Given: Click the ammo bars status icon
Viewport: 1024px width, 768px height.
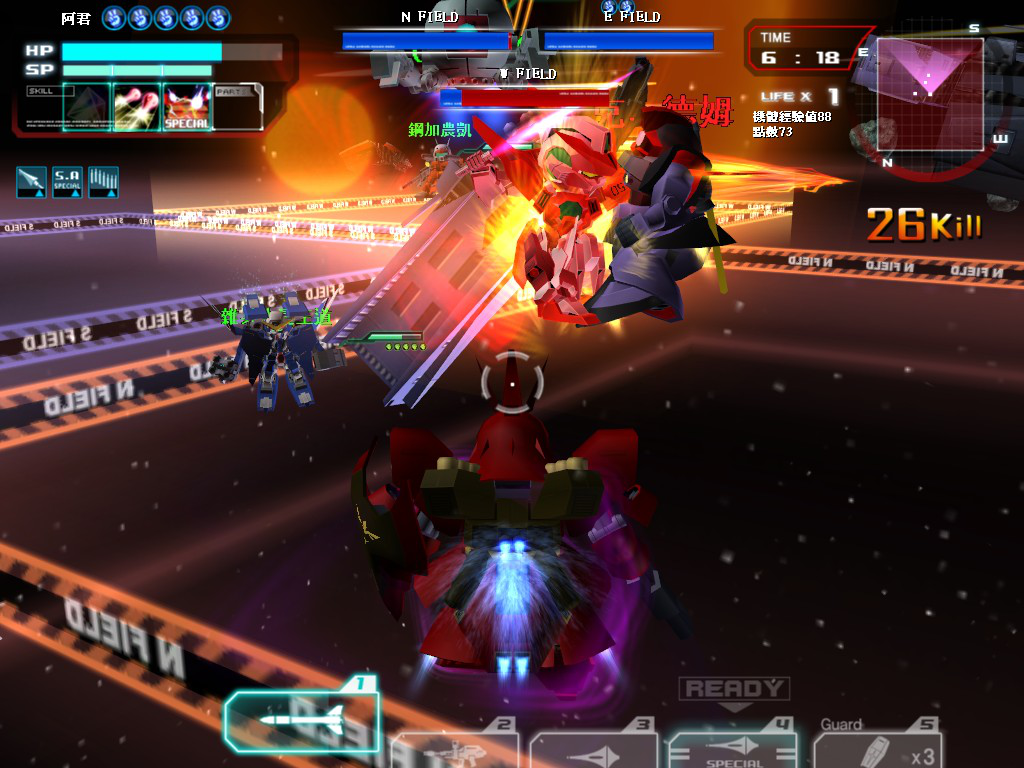Looking at the screenshot, I should [103, 181].
